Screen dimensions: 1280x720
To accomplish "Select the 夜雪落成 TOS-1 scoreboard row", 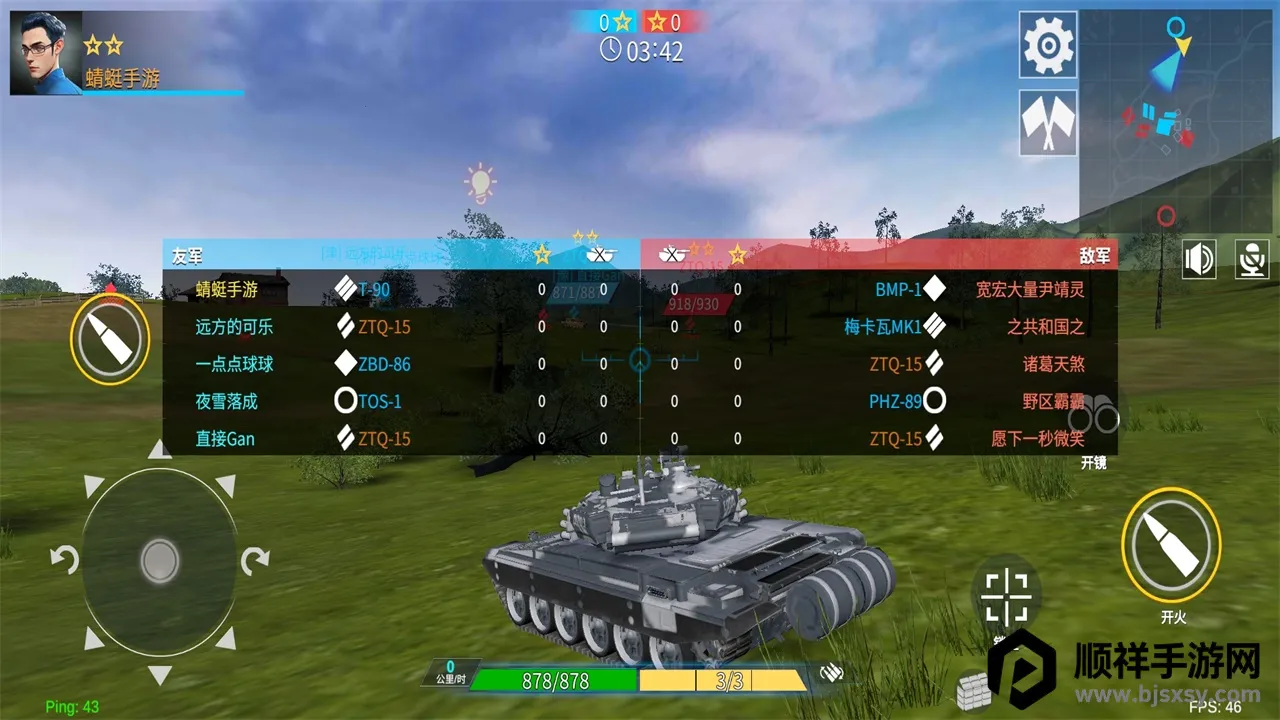I will pos(400,401).
